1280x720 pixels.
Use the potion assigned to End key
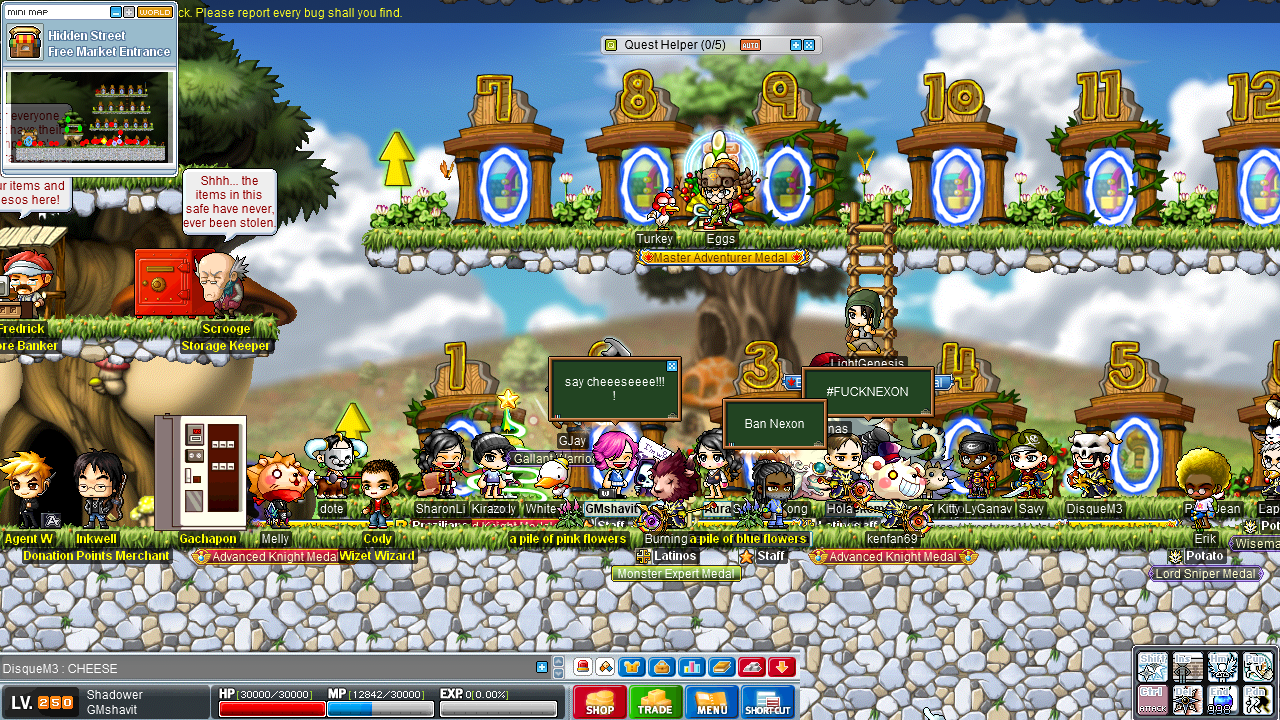point(1222,699)
